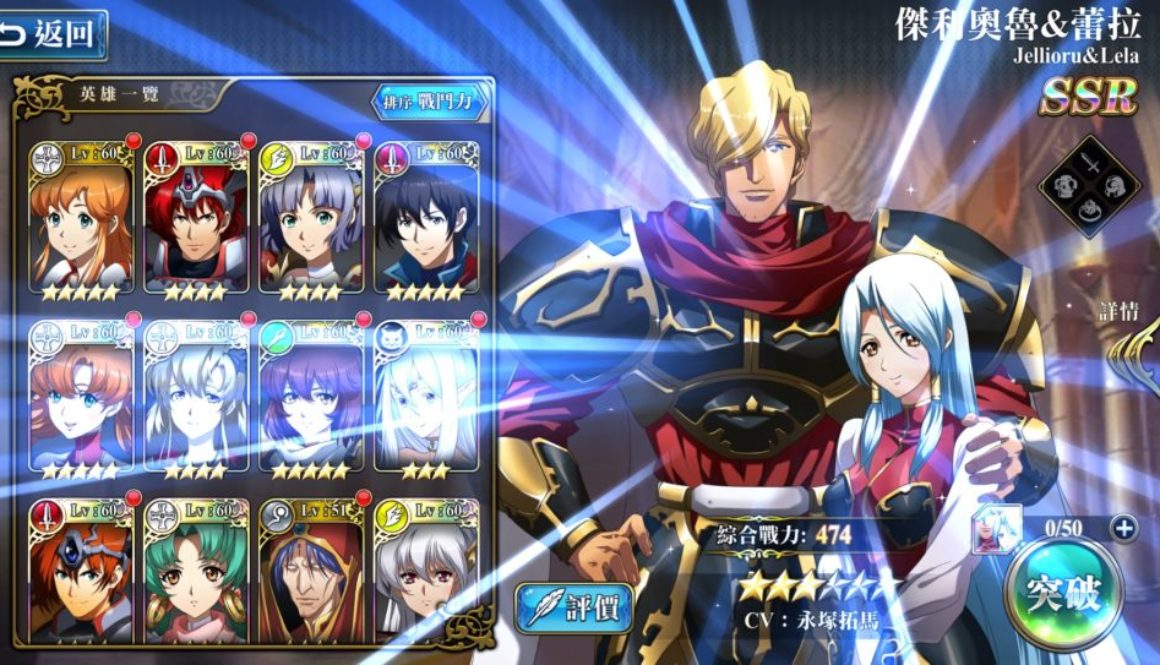Select the auburn-haired blue-eyed hero portrait
1160x665 pixels.
click(81, 398)
